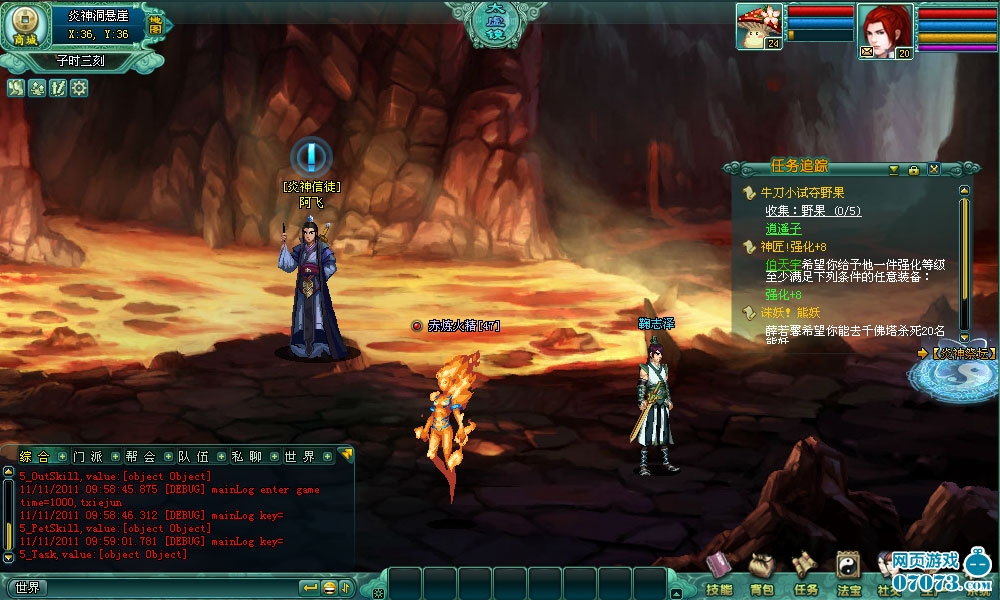Collapse the quest tracker with the arrow
This screenshot has width=1000, height=600.
893,169
